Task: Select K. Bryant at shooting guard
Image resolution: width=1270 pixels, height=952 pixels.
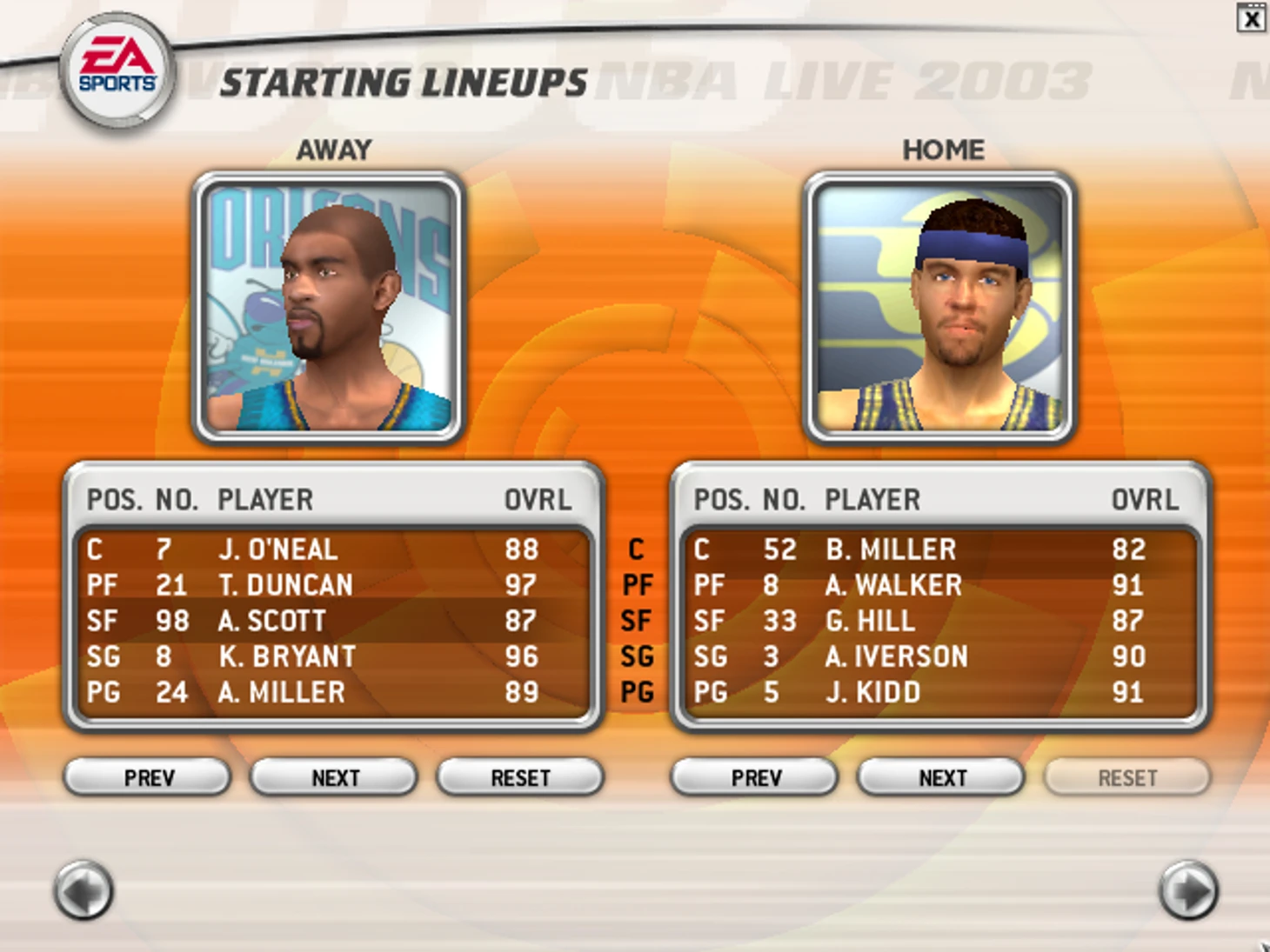Action: pyautogui.click(x=287, y=656)
